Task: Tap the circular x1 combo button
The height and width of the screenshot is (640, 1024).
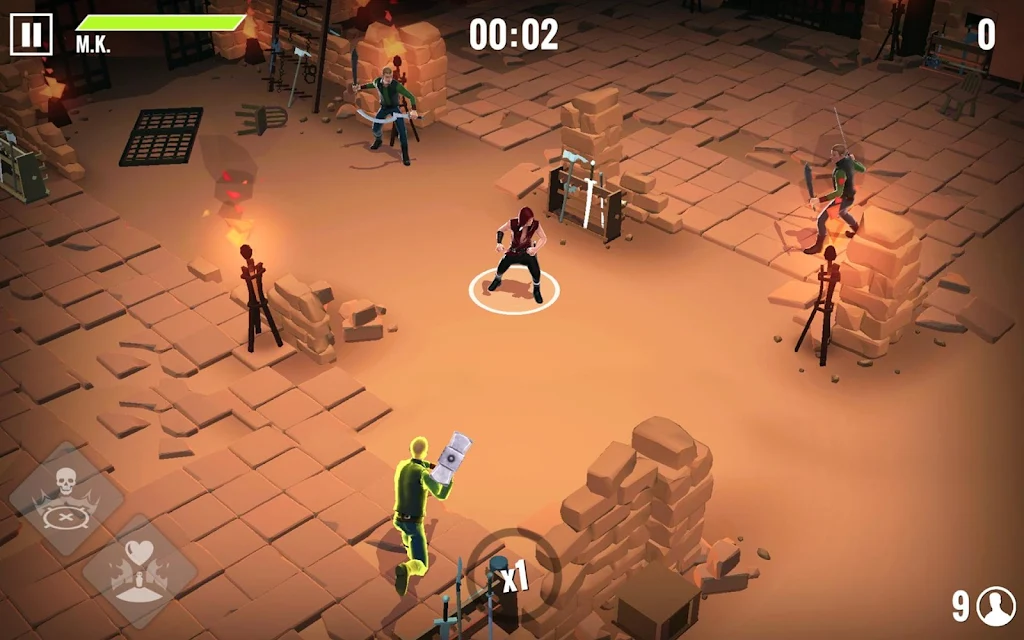Action: coord(513,572)
